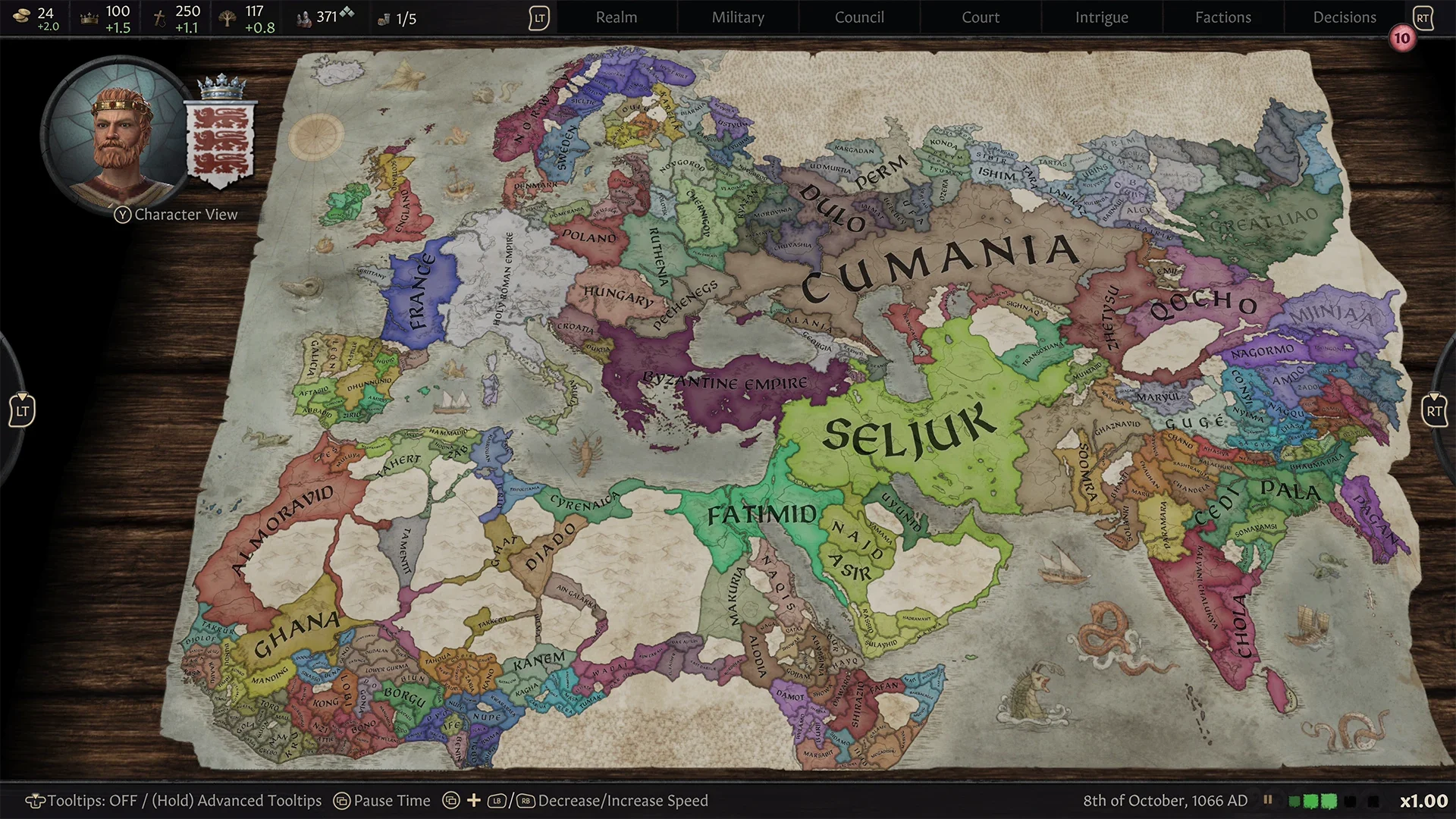
Task: Open the LT shoulder tab switcher
Action: click(x=539, y=17)
